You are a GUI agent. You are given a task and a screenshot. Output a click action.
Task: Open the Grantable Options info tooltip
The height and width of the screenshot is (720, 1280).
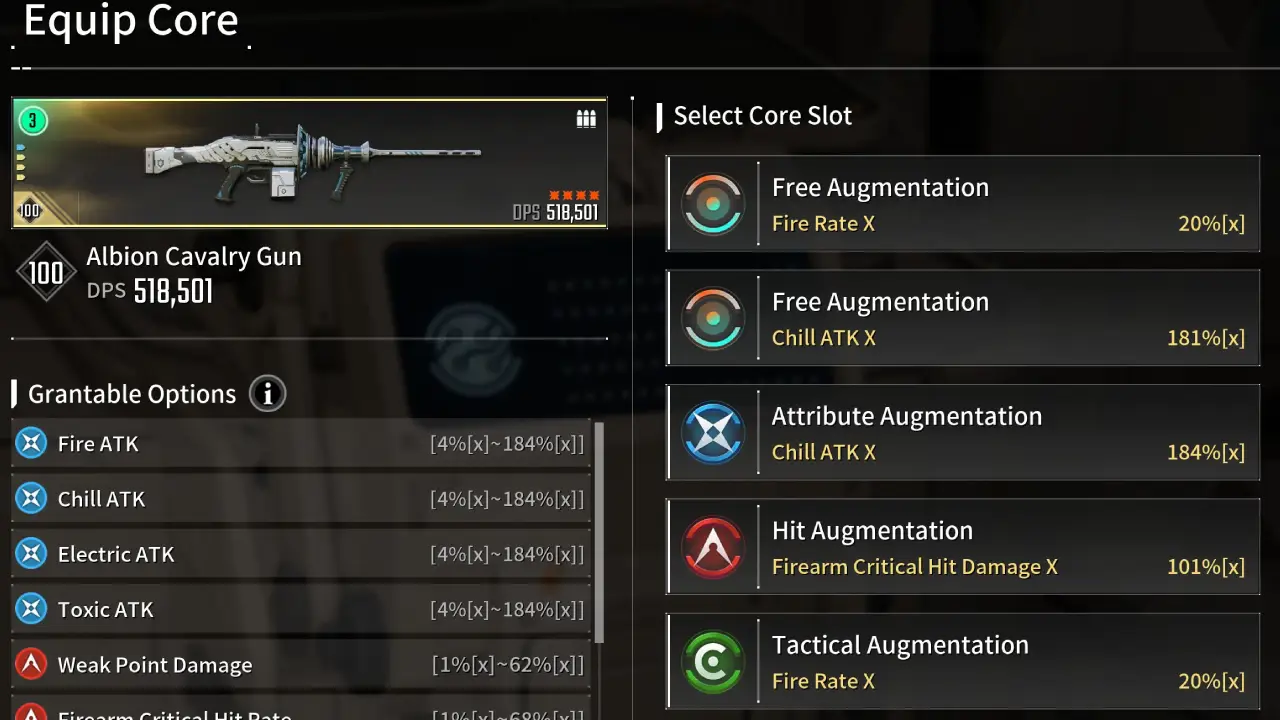pyautogui.click(x=267, y=393)
